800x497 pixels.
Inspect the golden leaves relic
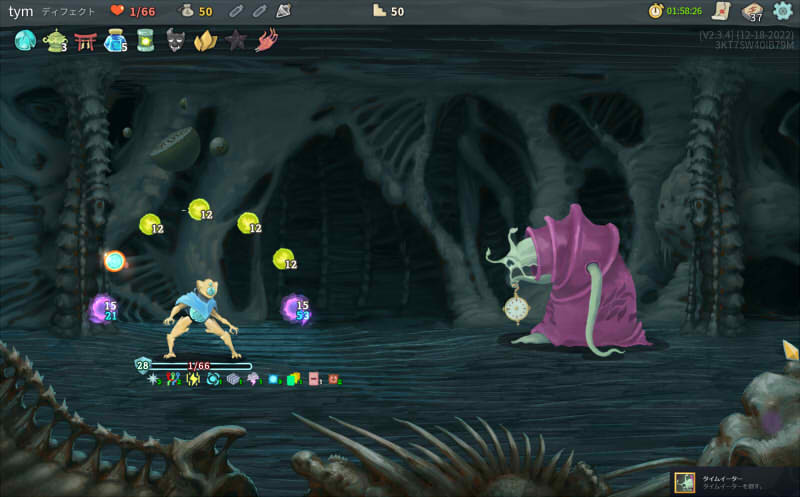[205, 41]
